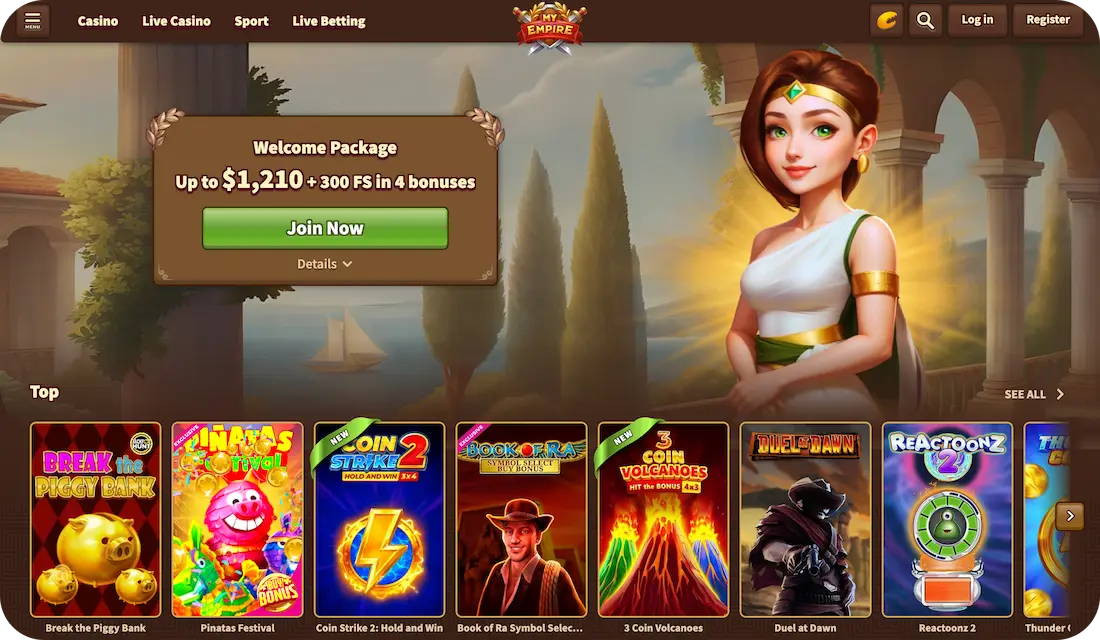Choose the Book of Ra game thumbnail
This screenshot has height=640, width=1100.
[521, 519]
